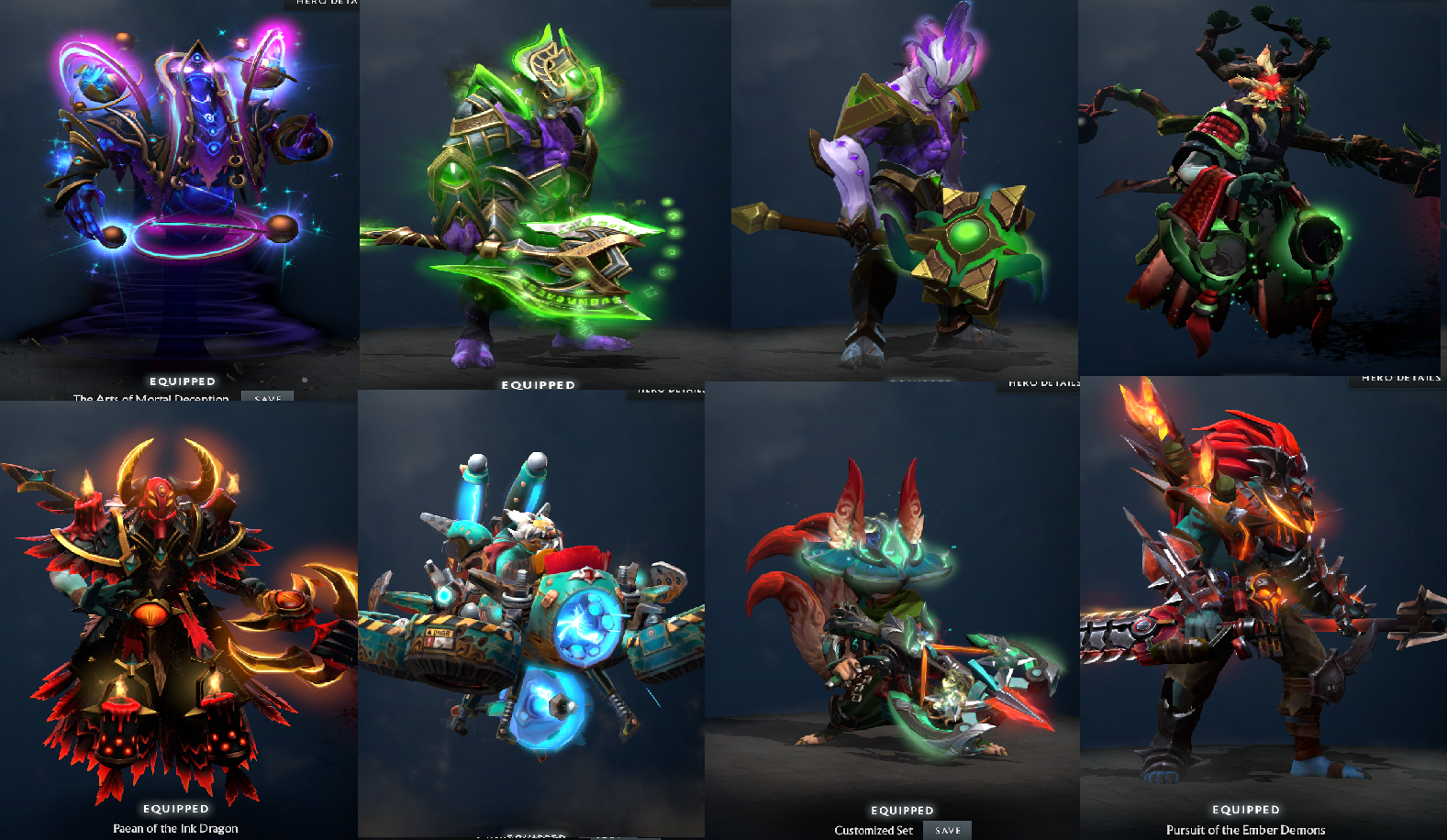
Task: Click the Customized Set label
Action: (x=873, y=829)
